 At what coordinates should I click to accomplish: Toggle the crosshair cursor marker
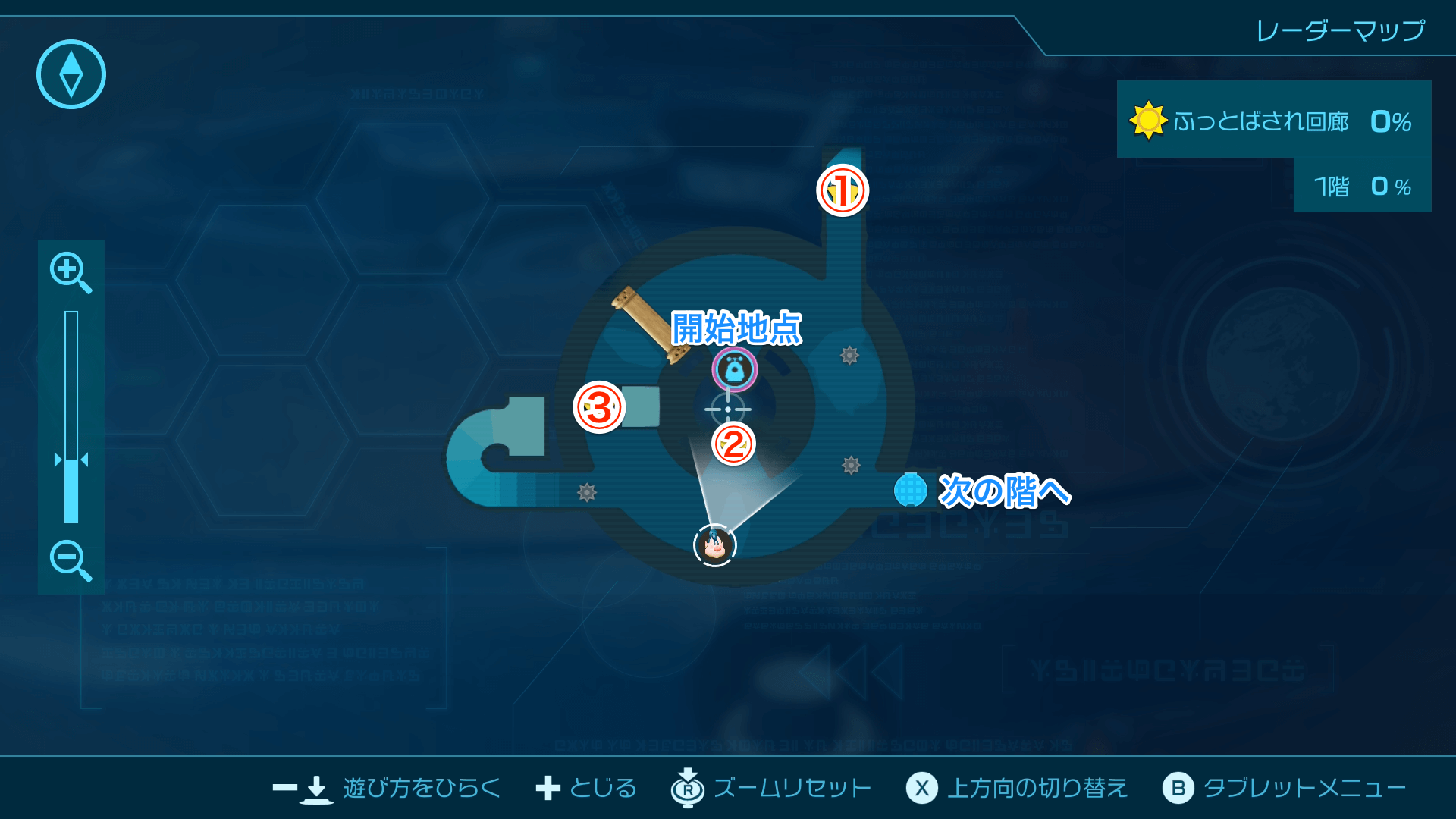point(729,409)
